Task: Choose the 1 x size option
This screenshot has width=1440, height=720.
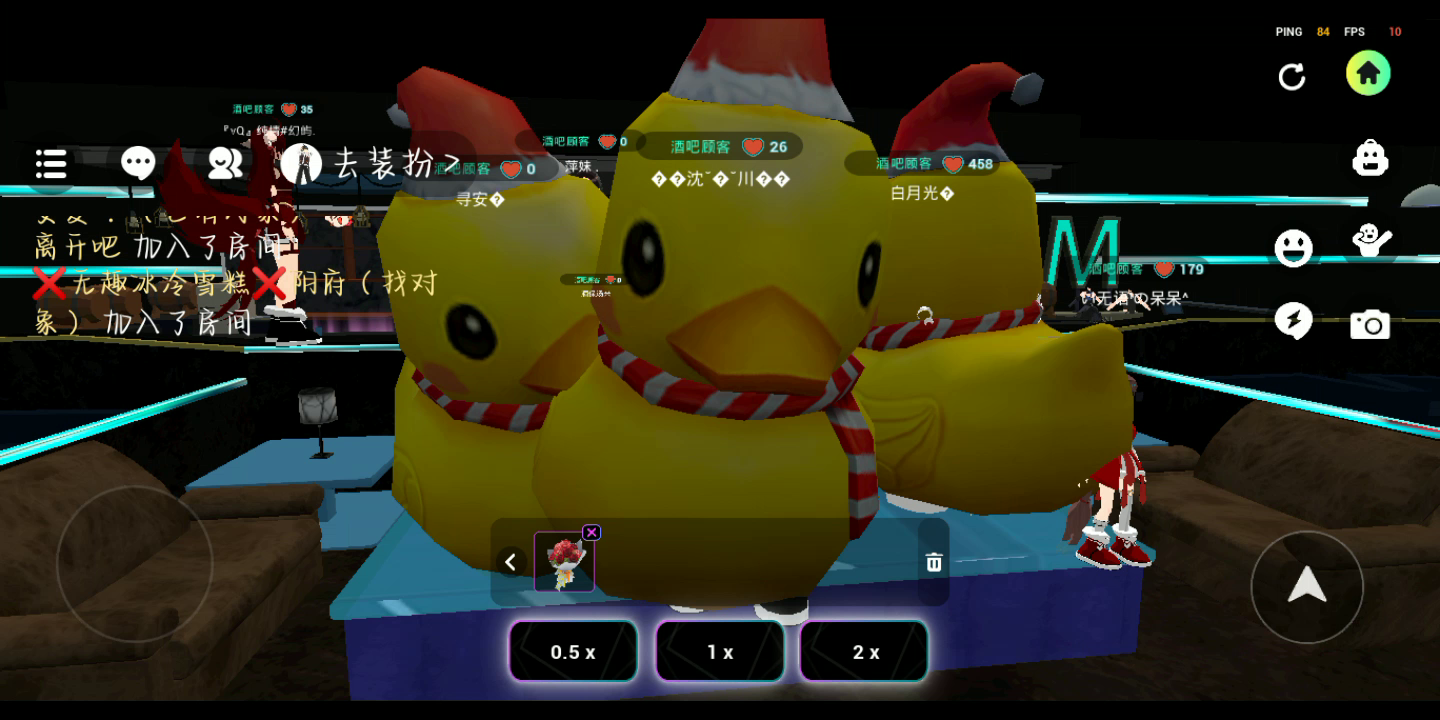Action: [x=720, y=652]
